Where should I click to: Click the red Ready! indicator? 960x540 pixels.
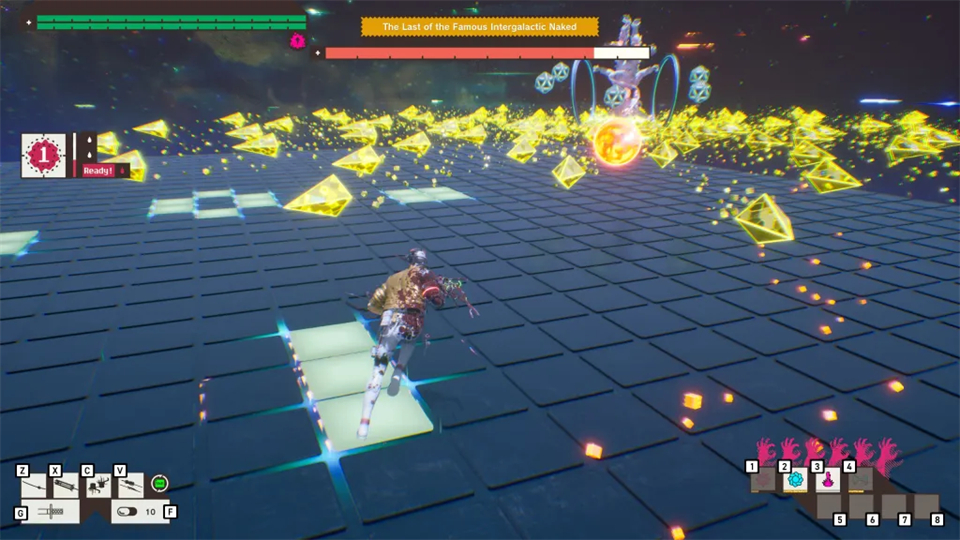(x=101, y=170)
